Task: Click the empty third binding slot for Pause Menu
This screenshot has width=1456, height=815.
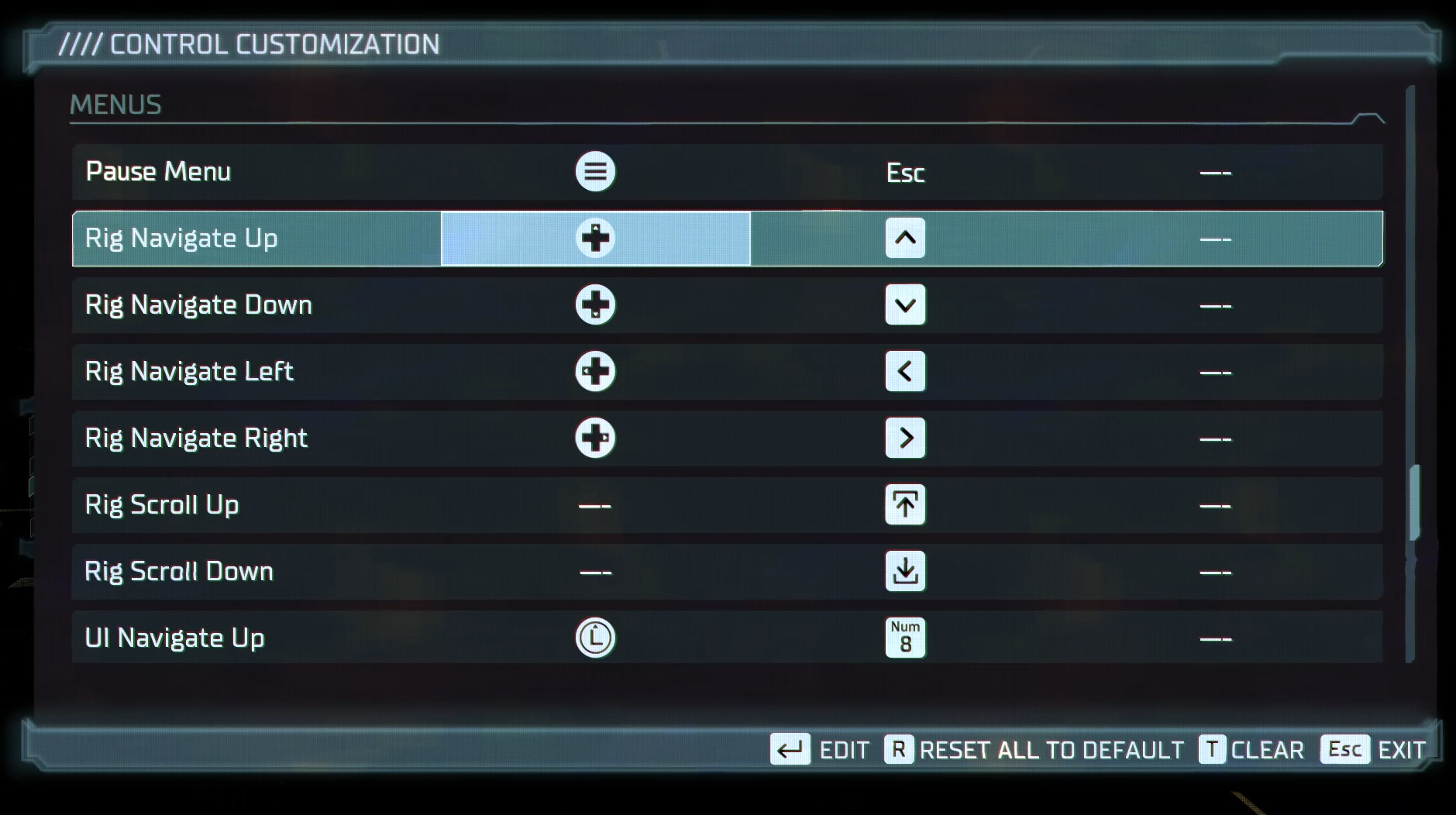Action: 1217,172
